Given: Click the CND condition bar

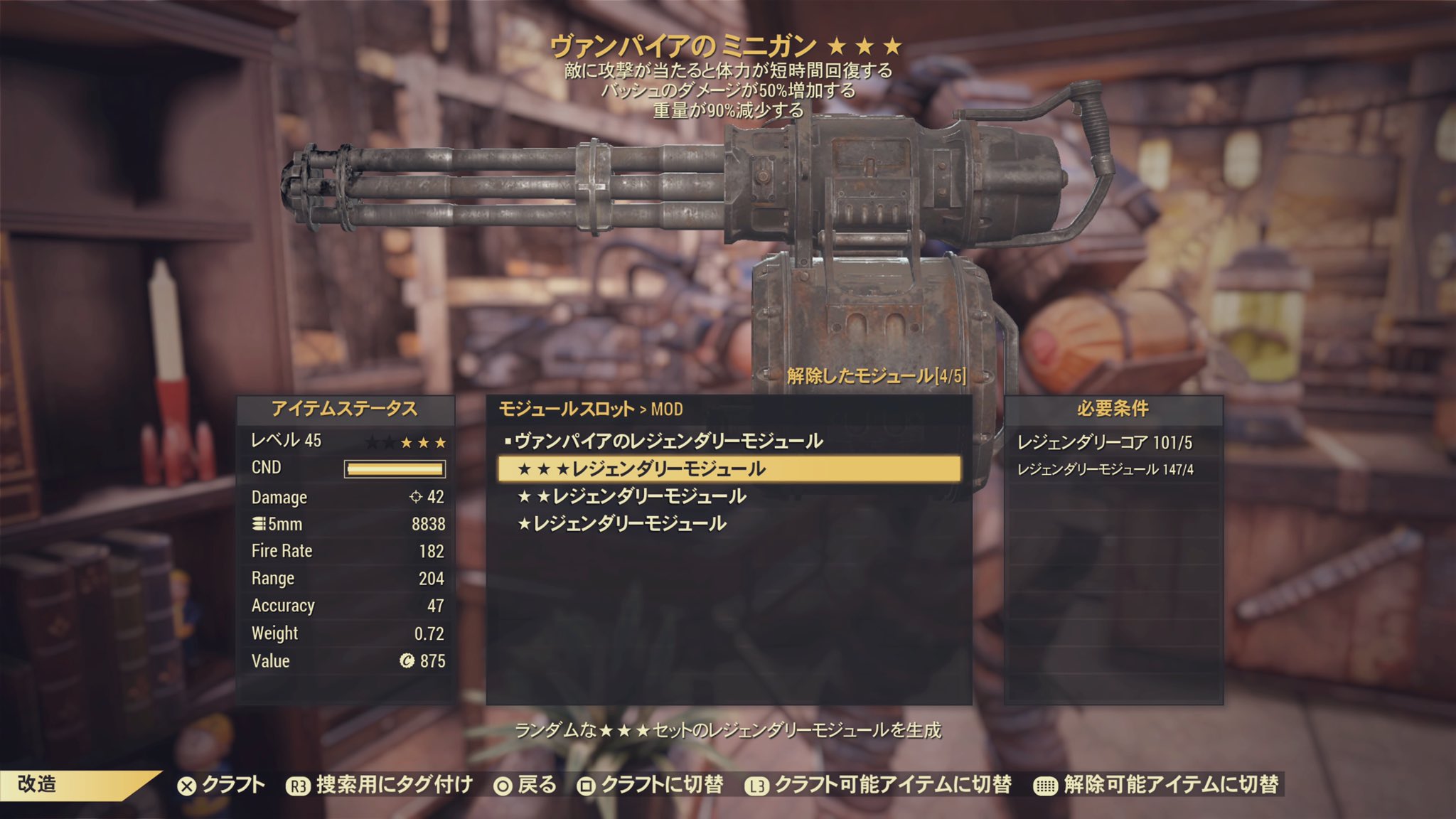Looking at the screenshot, I should click(x=393, y=469).
